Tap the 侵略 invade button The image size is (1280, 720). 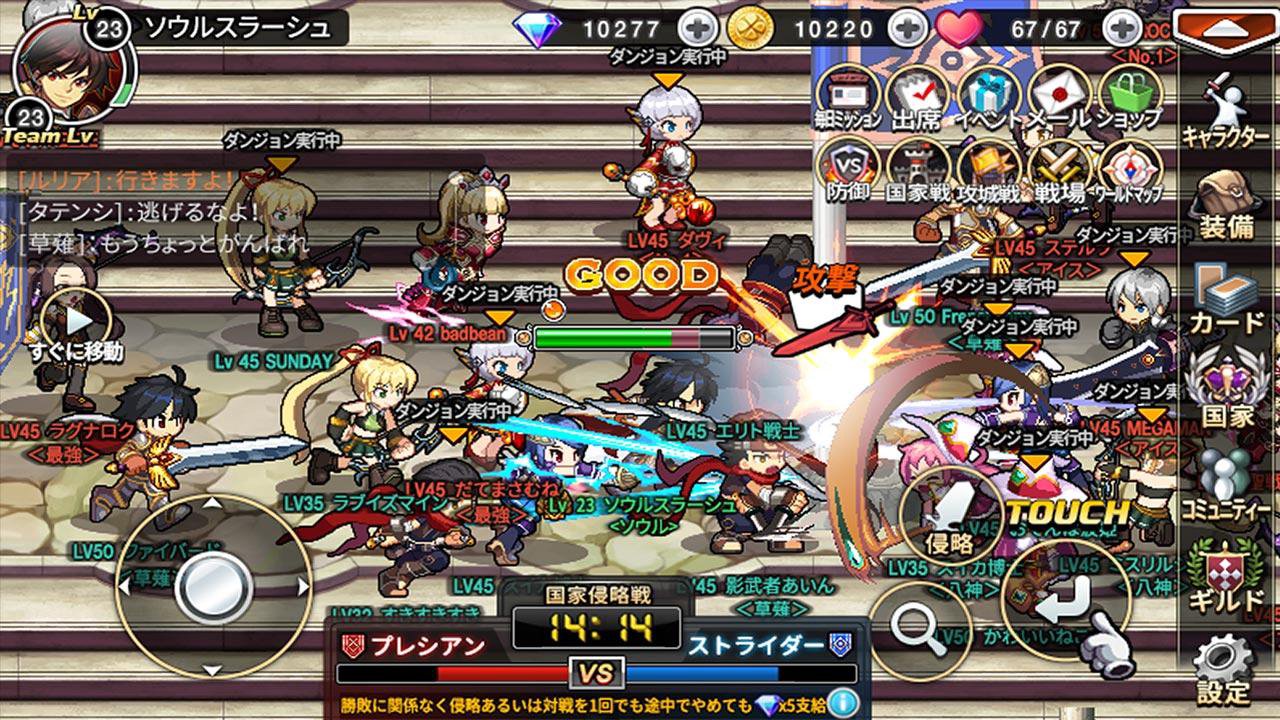coord(950,515)
